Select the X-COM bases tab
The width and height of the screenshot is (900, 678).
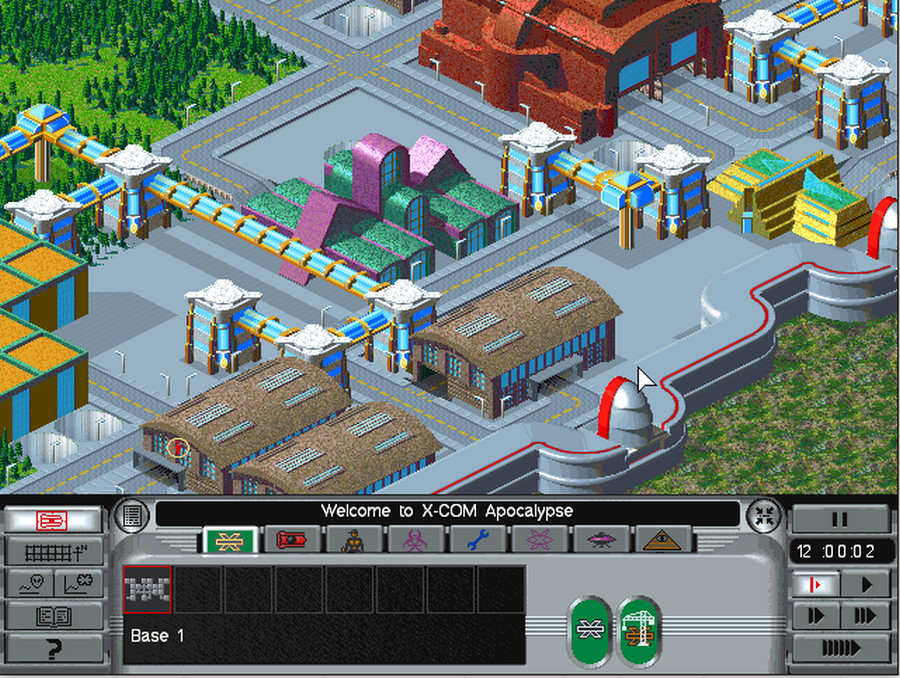pyautogui.click(x=230, y=541)
